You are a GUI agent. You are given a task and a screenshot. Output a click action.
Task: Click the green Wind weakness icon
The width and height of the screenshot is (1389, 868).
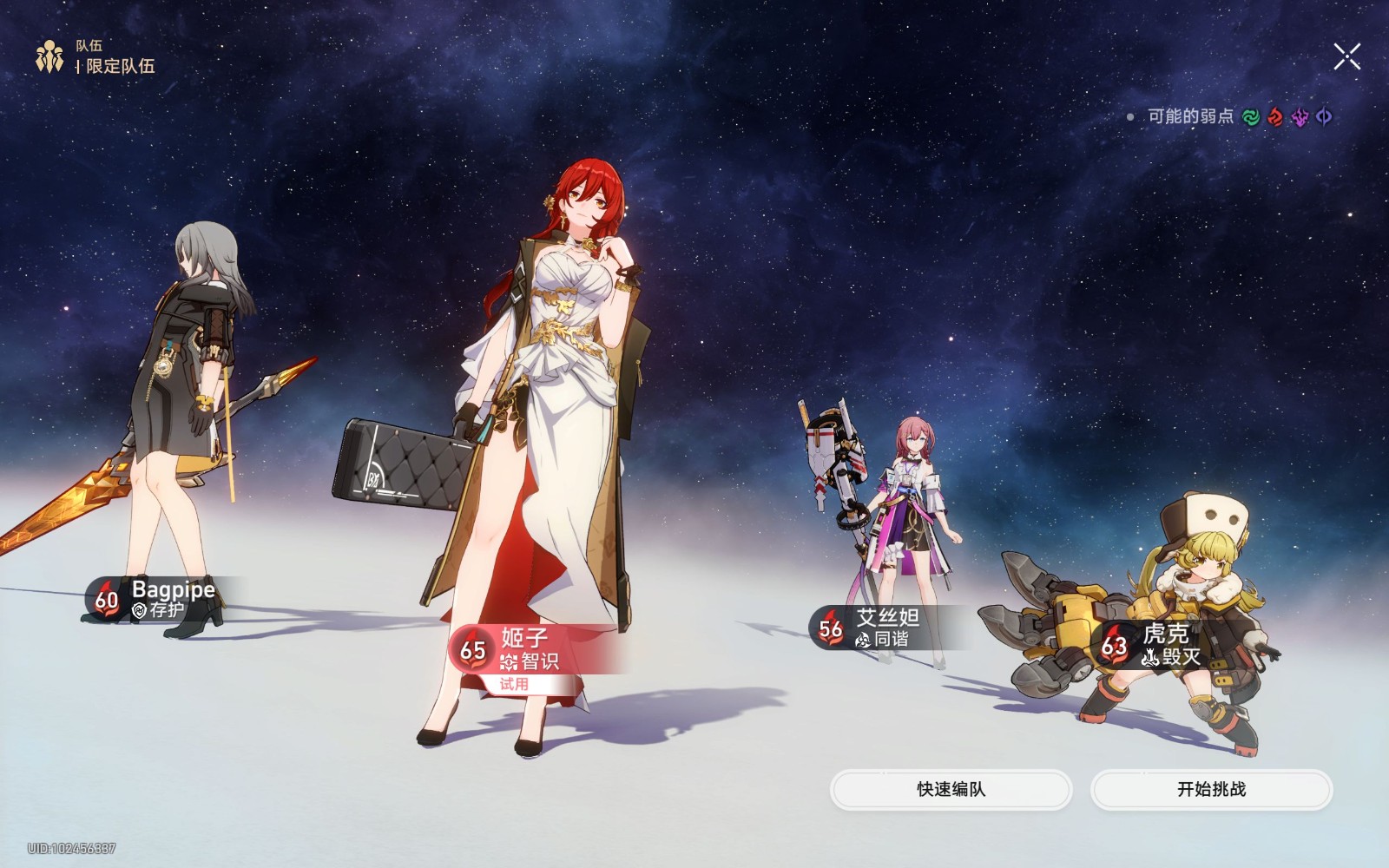pyautogui.click(x=1250, y=115)
